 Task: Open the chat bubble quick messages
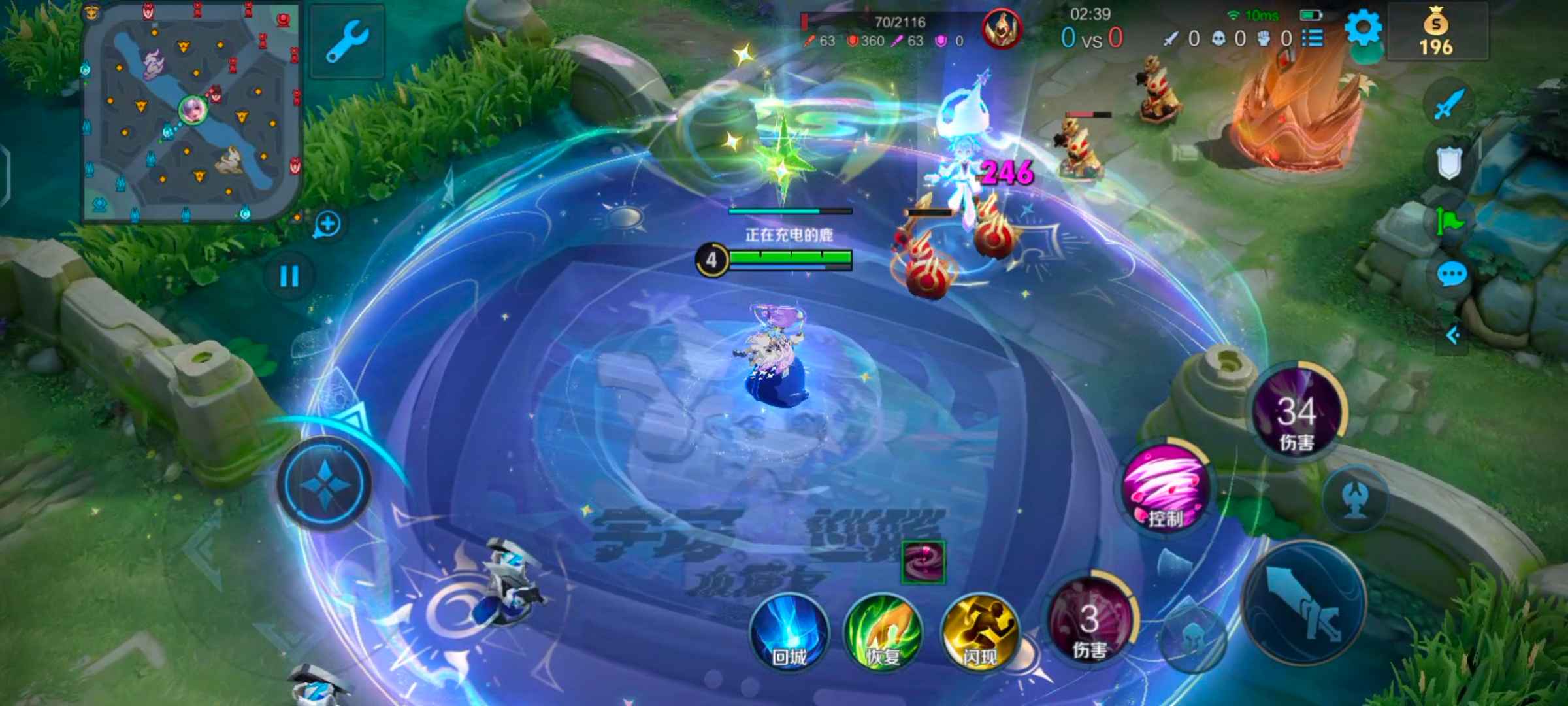coord(1452,275)
